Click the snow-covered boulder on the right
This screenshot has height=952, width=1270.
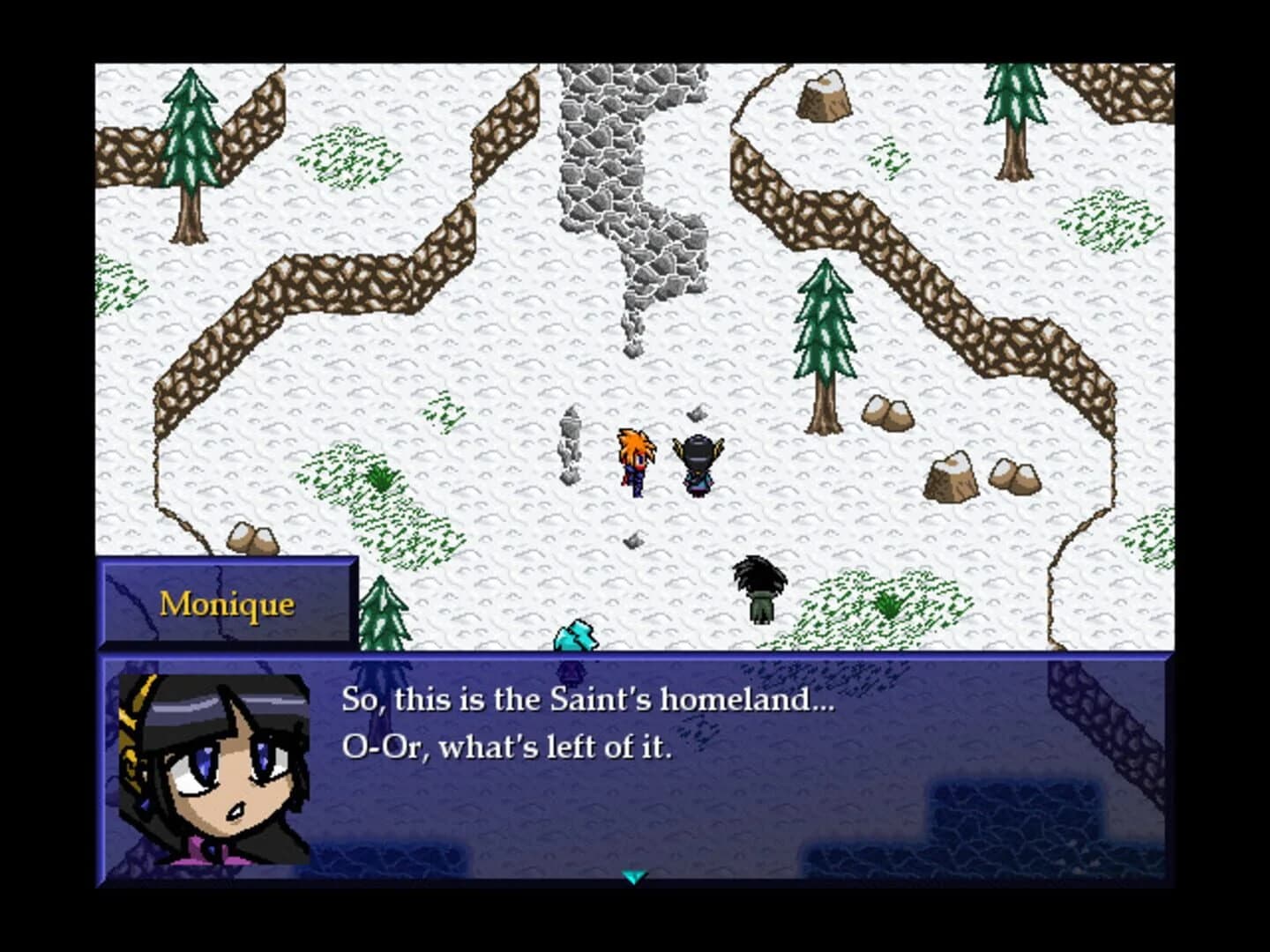click(x=952, y=476)
